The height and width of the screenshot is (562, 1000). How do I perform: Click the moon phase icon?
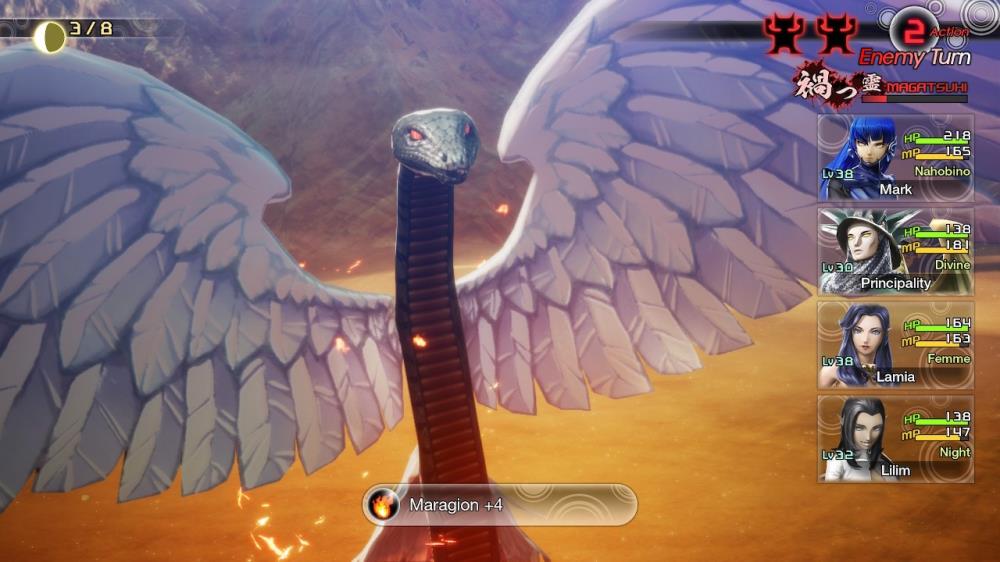[x=49, y=36]
